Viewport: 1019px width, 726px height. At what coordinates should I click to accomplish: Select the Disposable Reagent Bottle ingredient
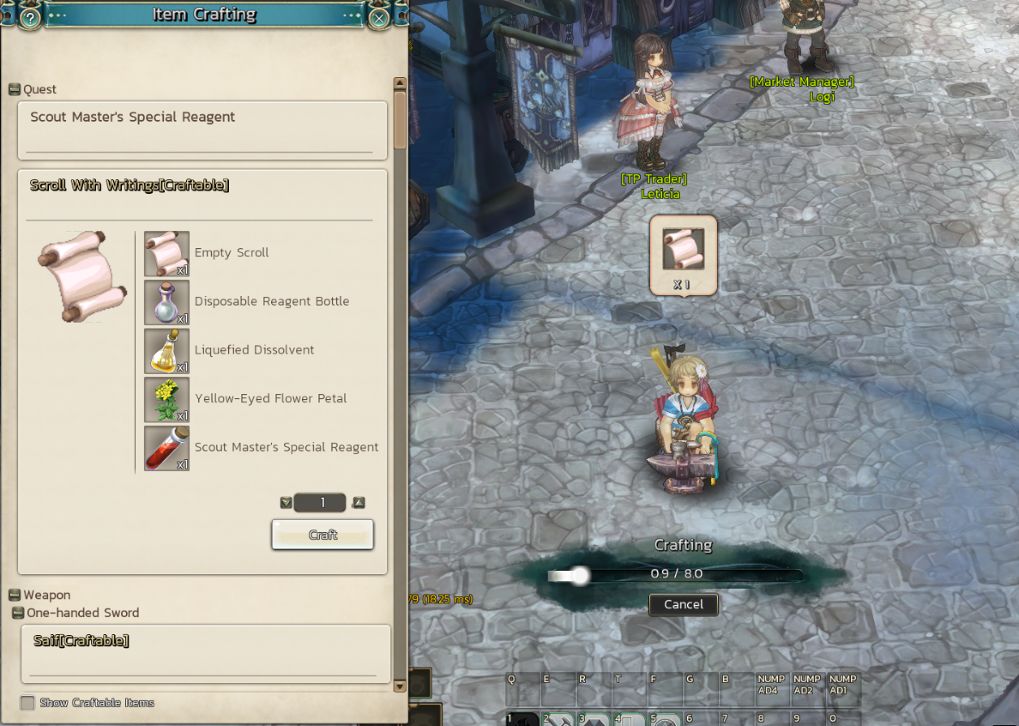(167, 302)
